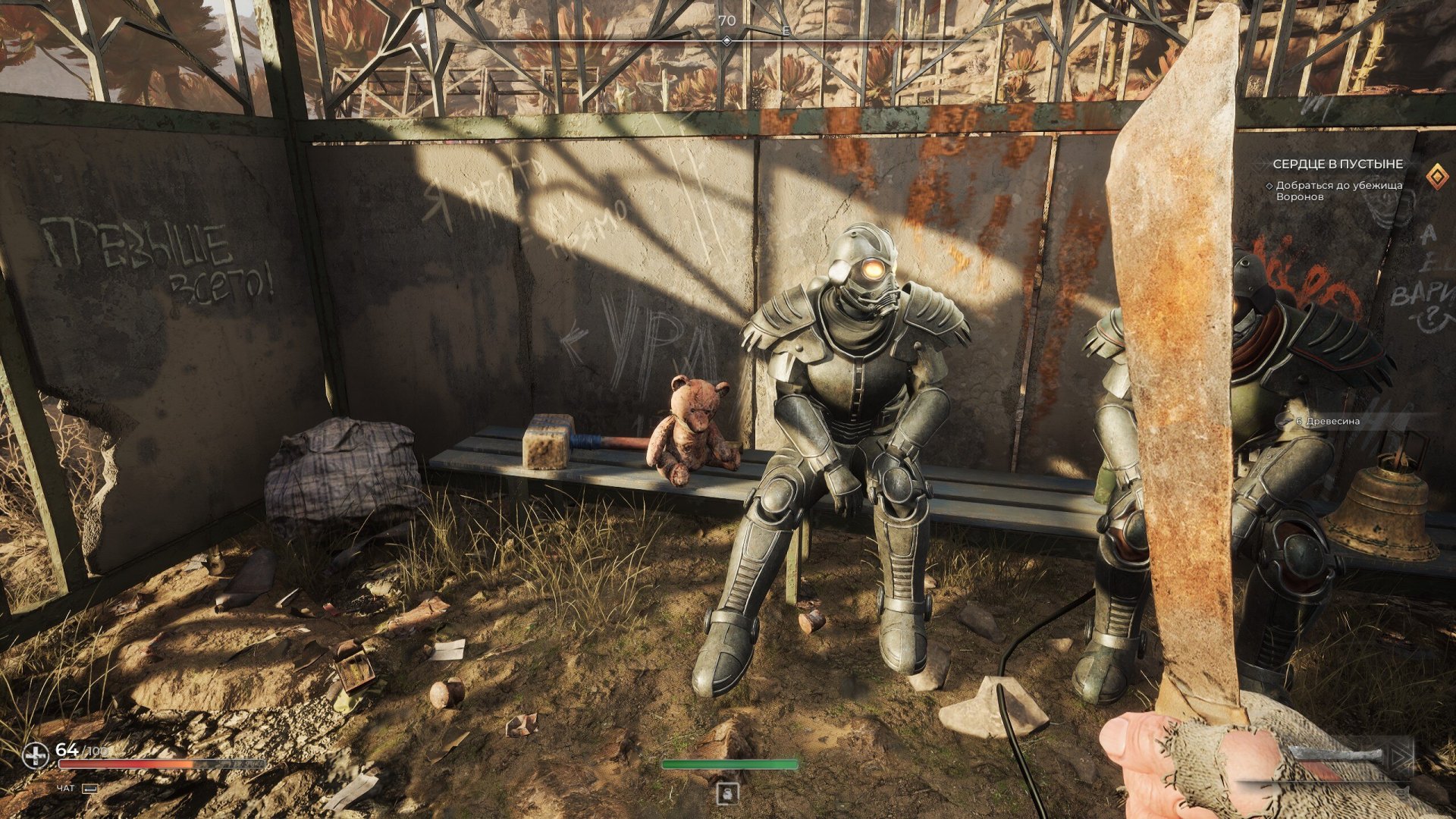Select the quest marker diamond on the compass
This screenshot has width=1456, height=819.
(727, 40)
